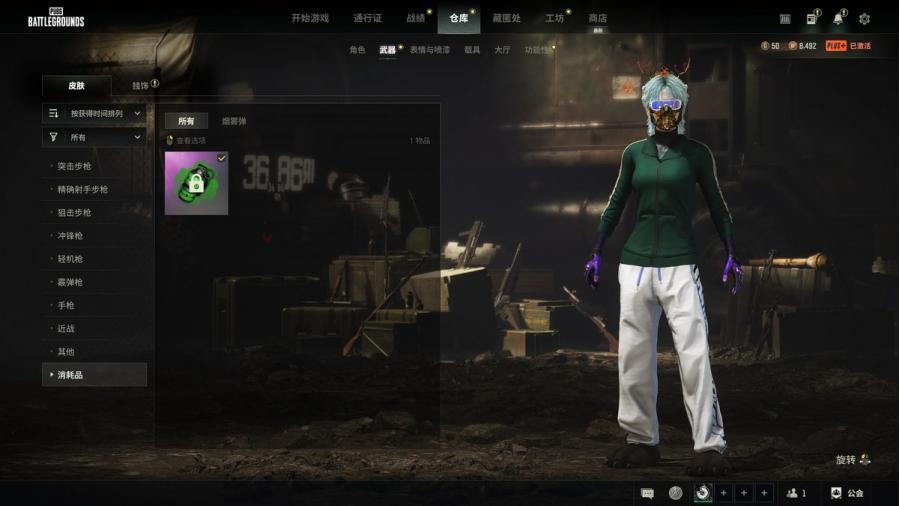The image size is (900, 506).
Task: Show the 霰弹枪 skins list
Action: (x=70, y=282)
